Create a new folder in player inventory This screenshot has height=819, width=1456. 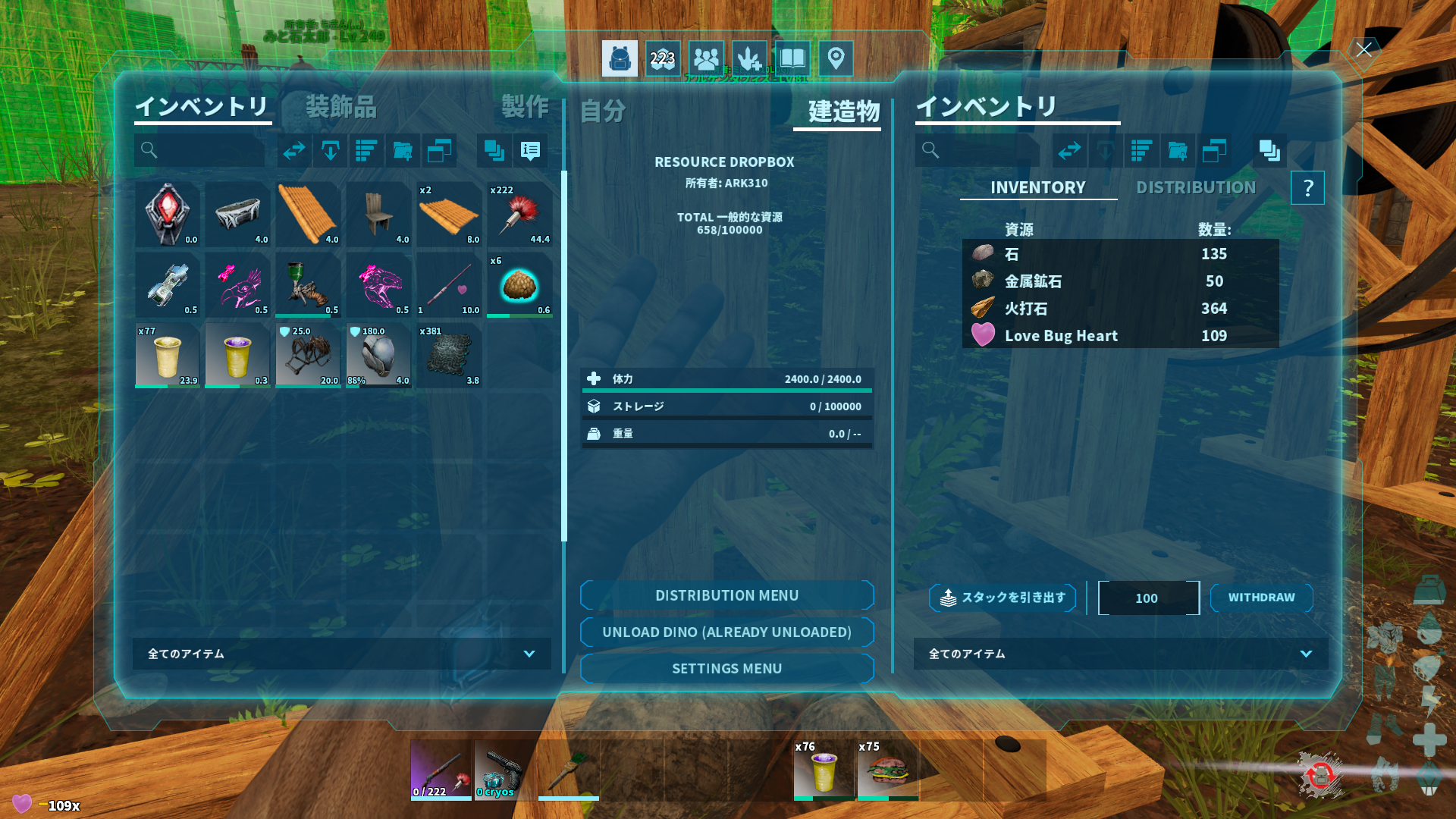click(x=403, y=151)
